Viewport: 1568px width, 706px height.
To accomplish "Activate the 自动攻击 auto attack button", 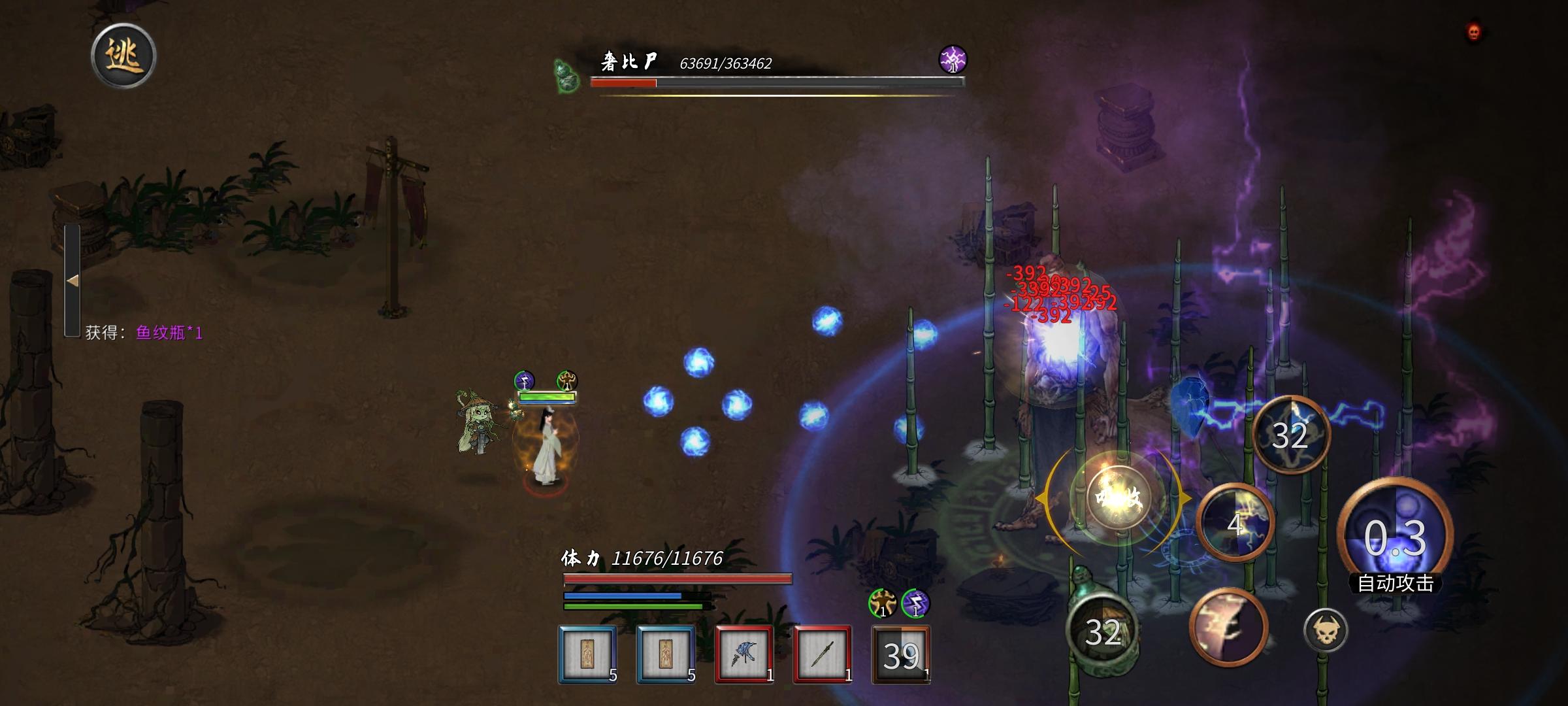I will click(x=1395, y=537).
